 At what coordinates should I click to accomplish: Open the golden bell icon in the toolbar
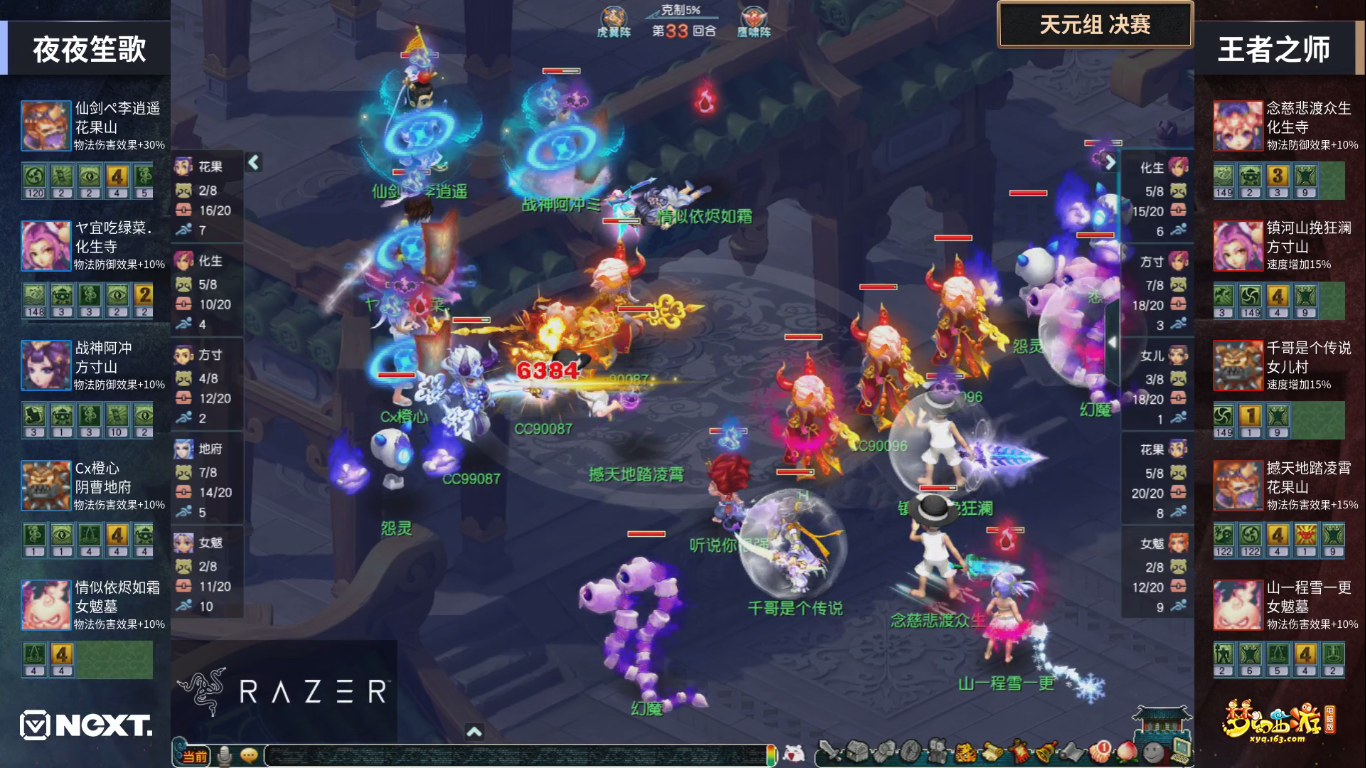1045,752
